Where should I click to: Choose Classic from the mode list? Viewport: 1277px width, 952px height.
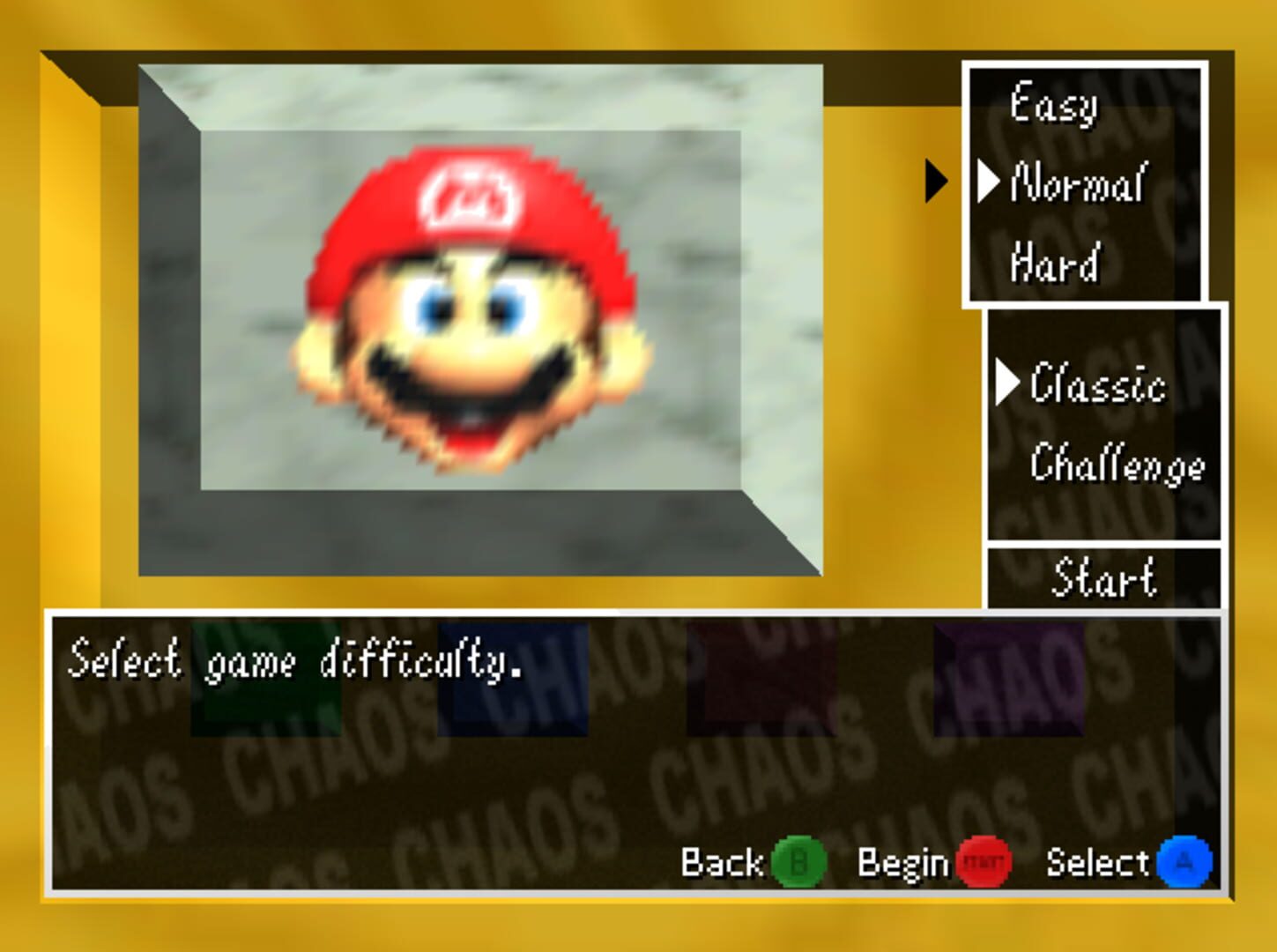[x=1097, y=383]
